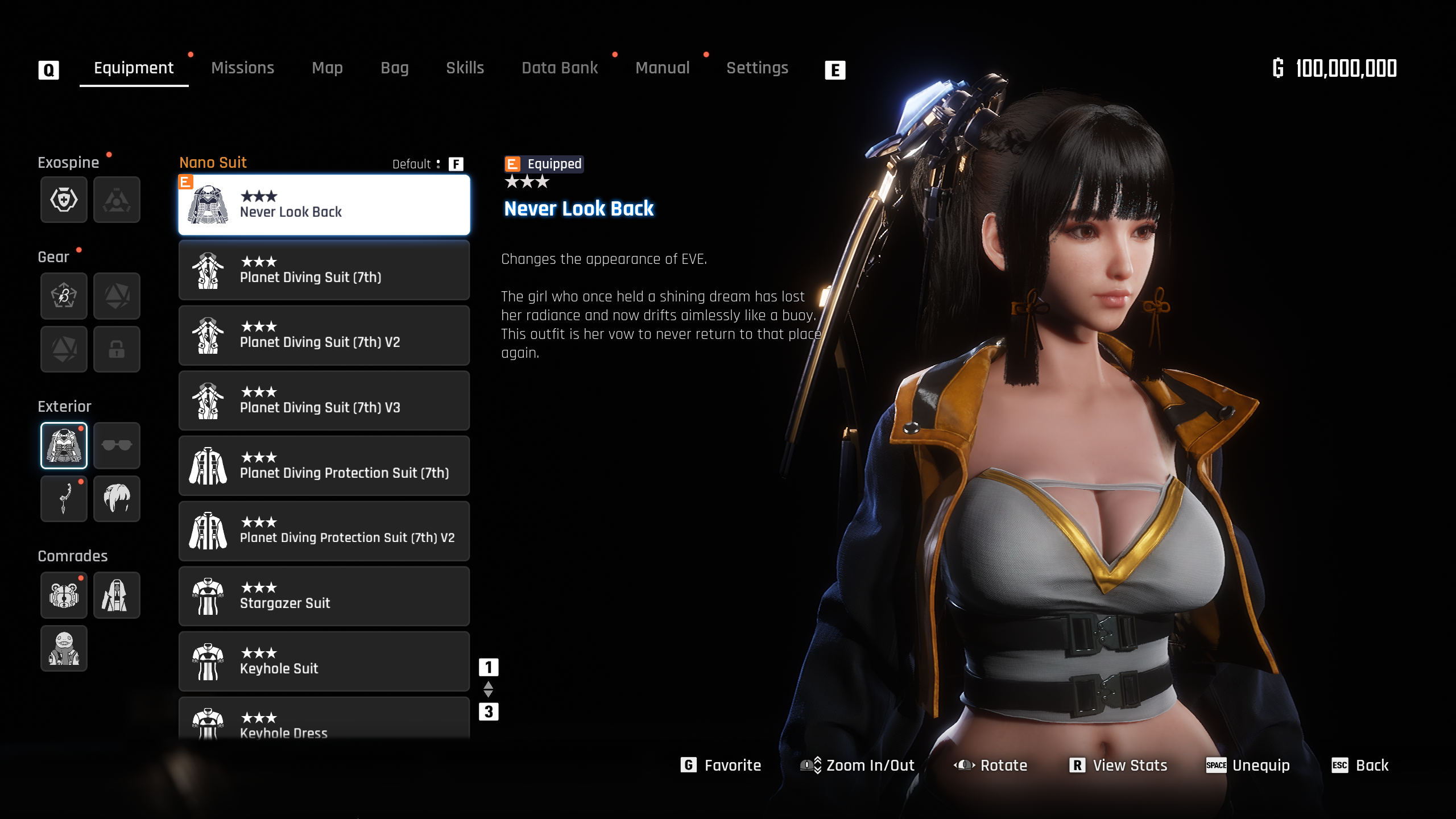The height and width of the screenshot is (819, 1456).
Task: Switch to the Manual tab
Action: [662, 68]
